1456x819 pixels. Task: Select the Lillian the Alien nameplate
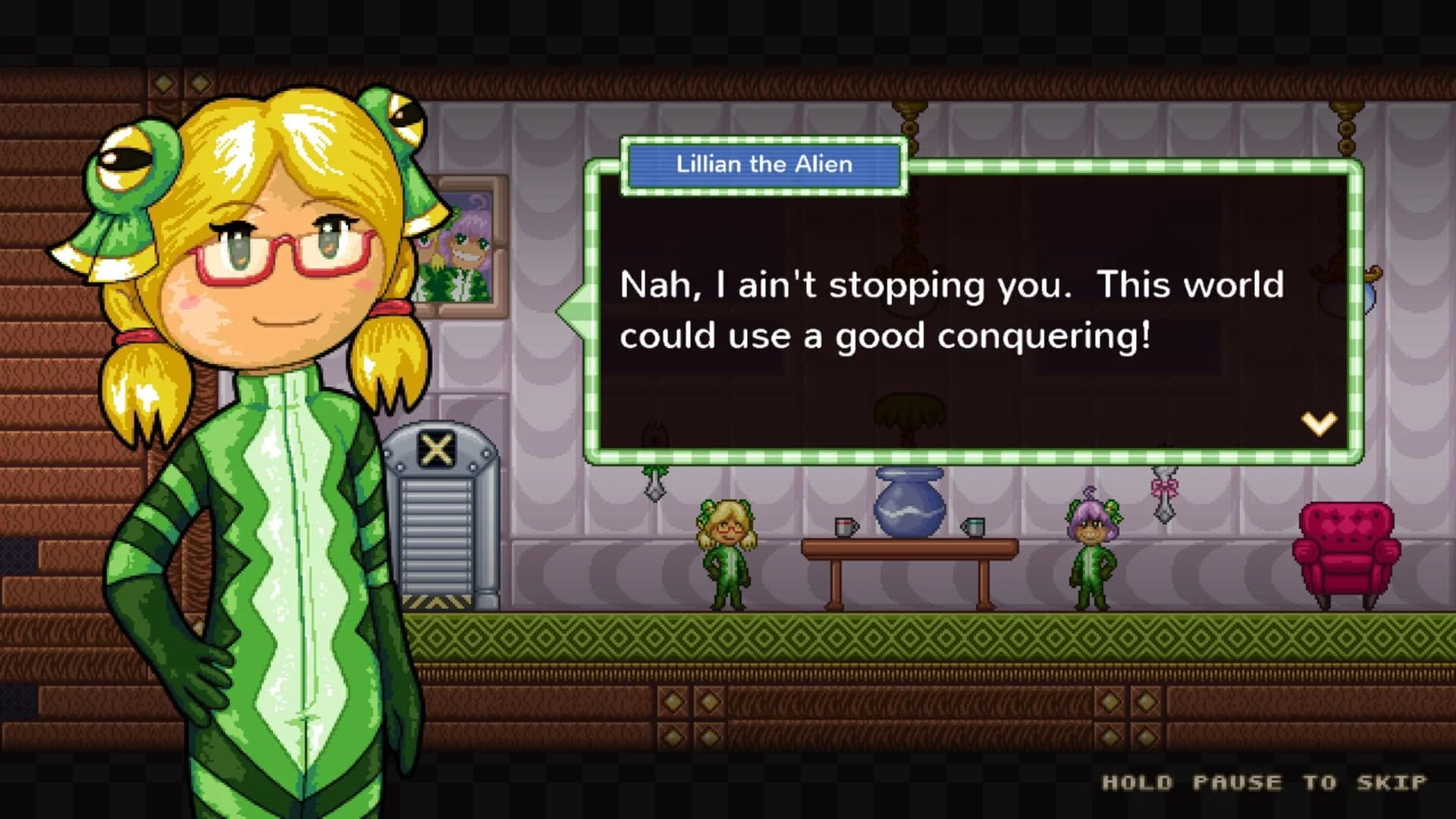763,164
